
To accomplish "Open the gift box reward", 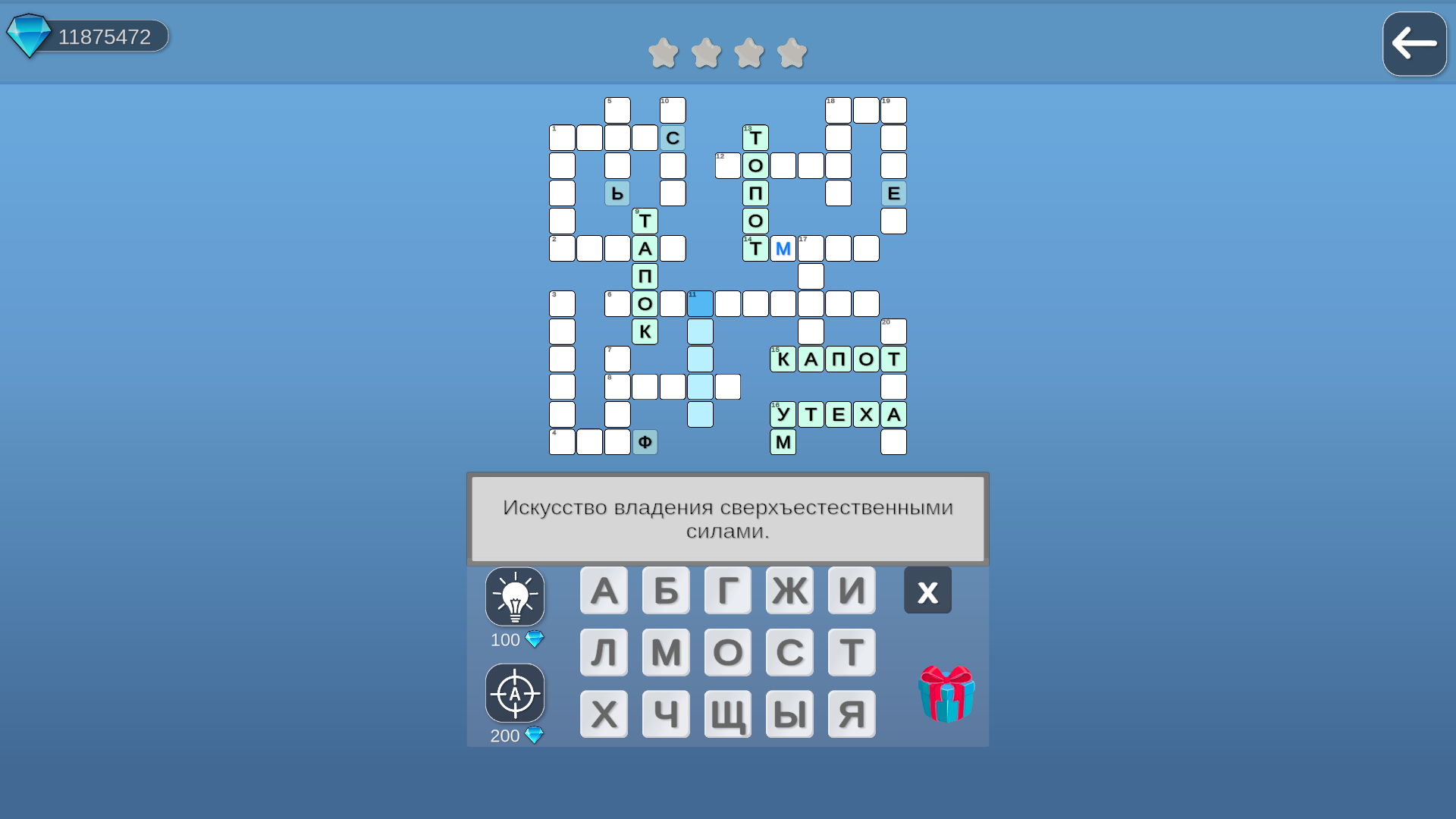I will (x=945, y=694).
